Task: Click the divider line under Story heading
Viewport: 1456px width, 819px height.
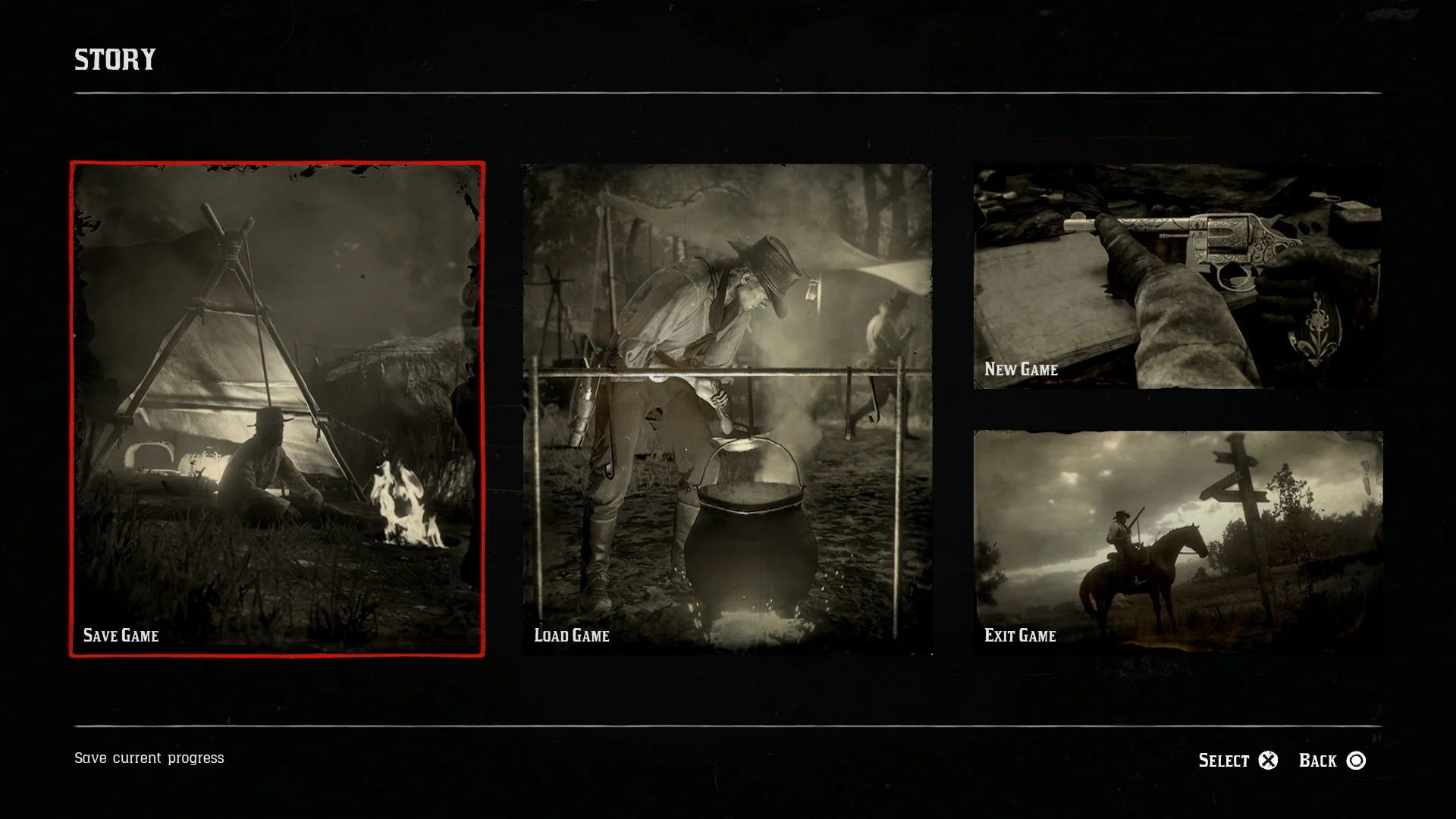Action: point(728,92)
